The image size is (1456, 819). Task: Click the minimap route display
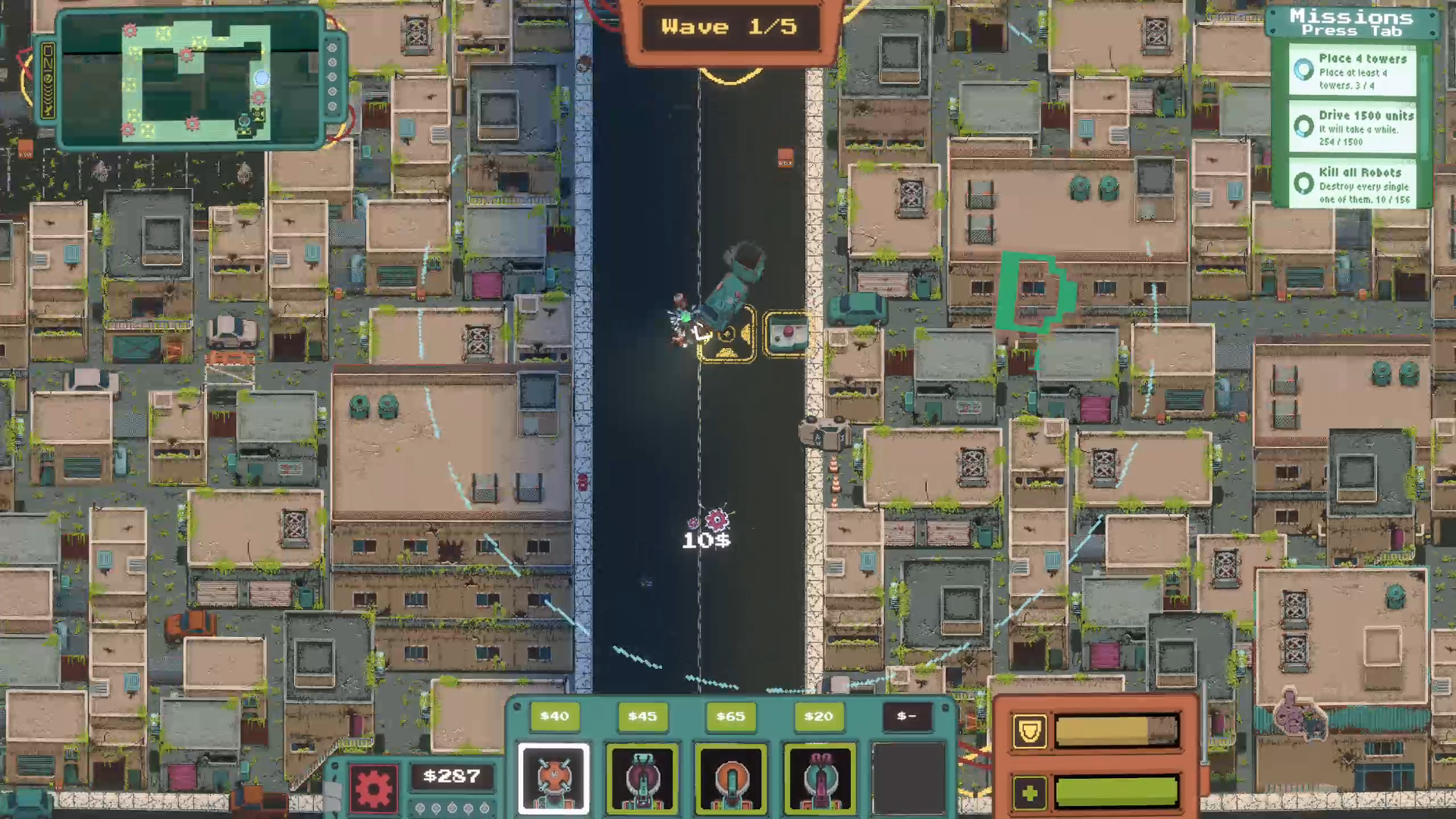tap(193, 80)
